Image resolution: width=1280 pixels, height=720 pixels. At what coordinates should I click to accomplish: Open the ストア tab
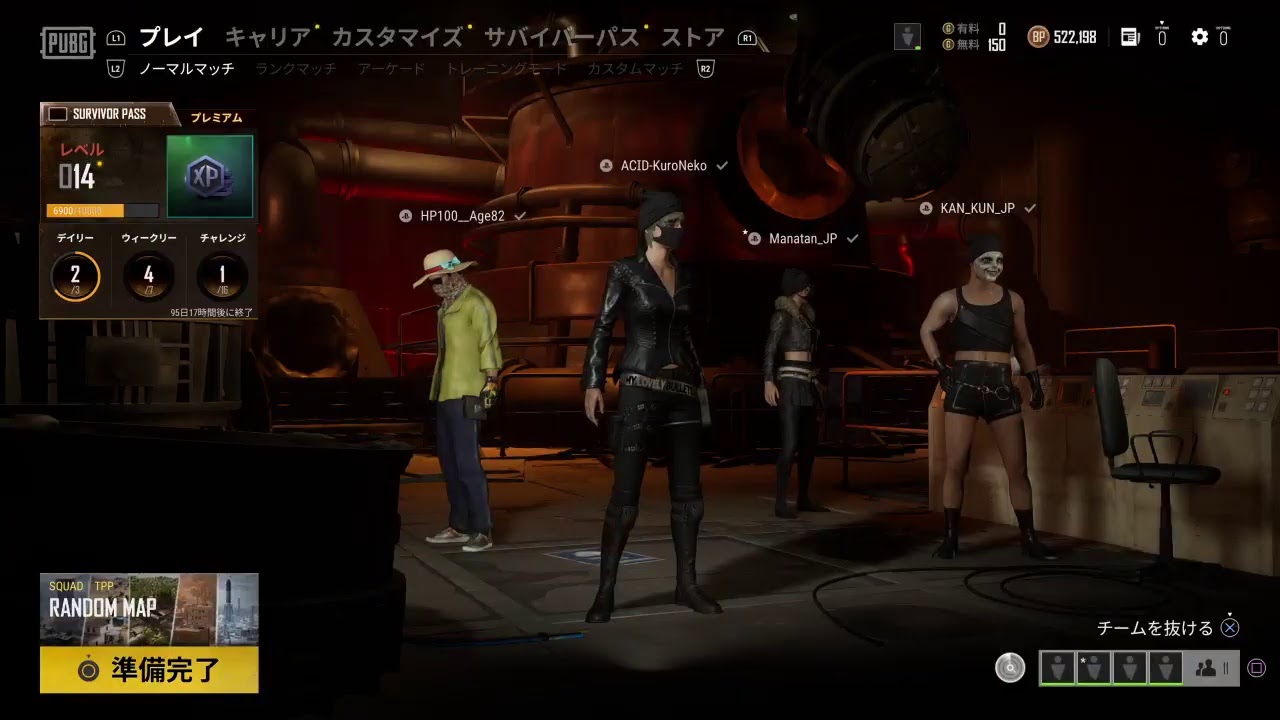[x=692, y=38]
